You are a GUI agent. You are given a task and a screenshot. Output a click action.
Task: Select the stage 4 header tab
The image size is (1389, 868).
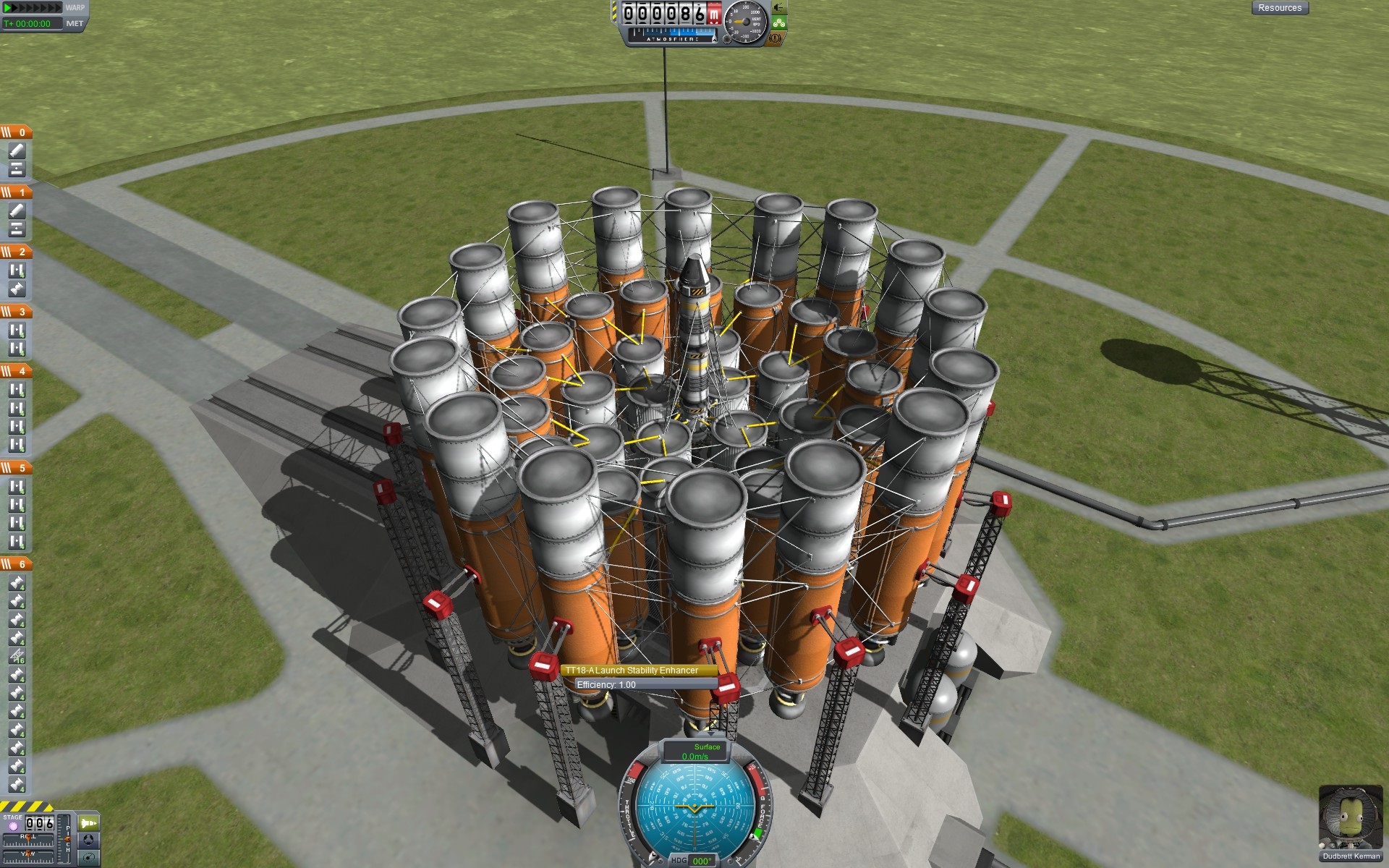pos(16,371)
